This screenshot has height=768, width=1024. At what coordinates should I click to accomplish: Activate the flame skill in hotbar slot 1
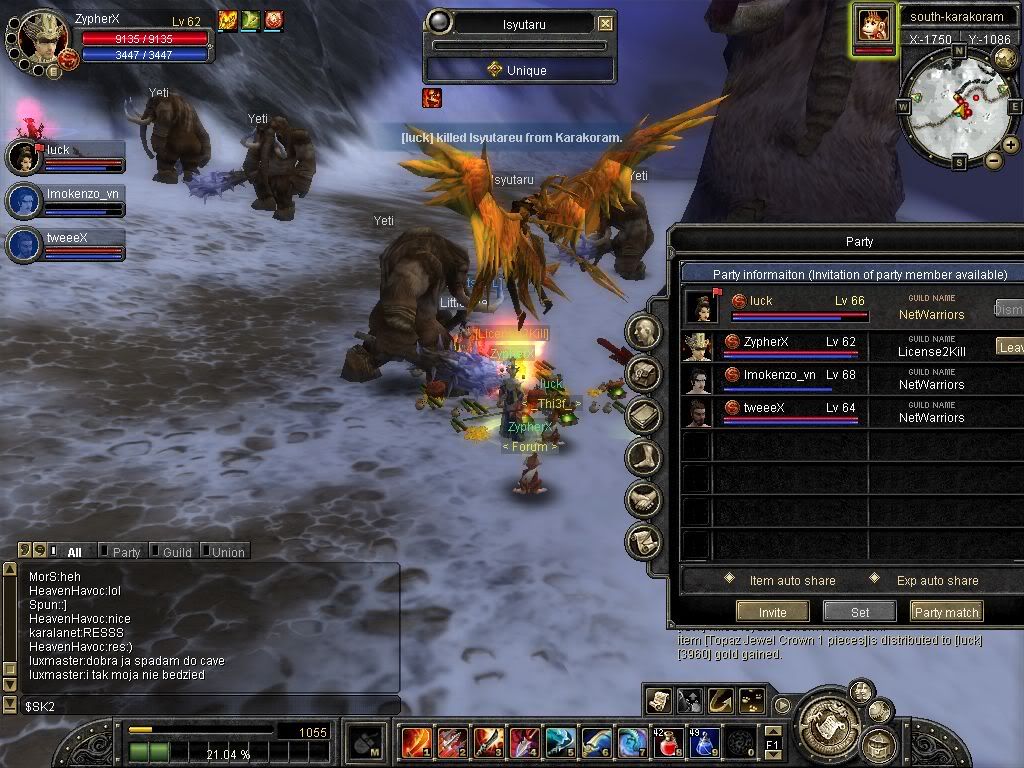415,743
